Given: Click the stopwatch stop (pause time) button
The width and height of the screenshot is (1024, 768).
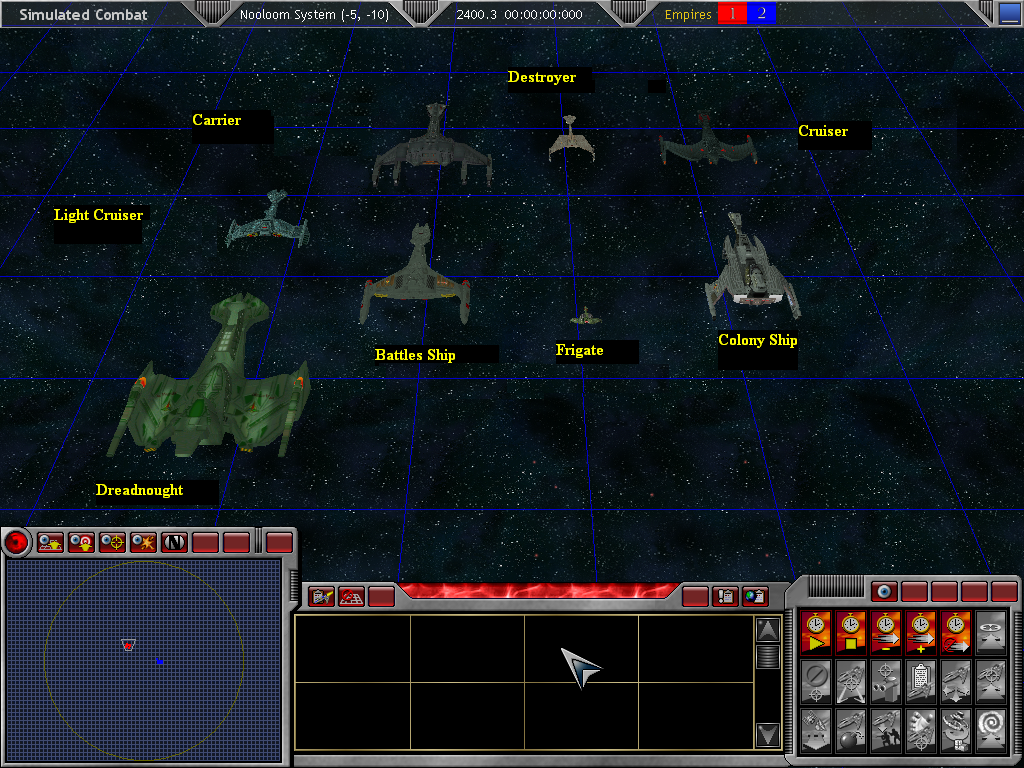Looking at the screenshot, I should pos(852,633).
